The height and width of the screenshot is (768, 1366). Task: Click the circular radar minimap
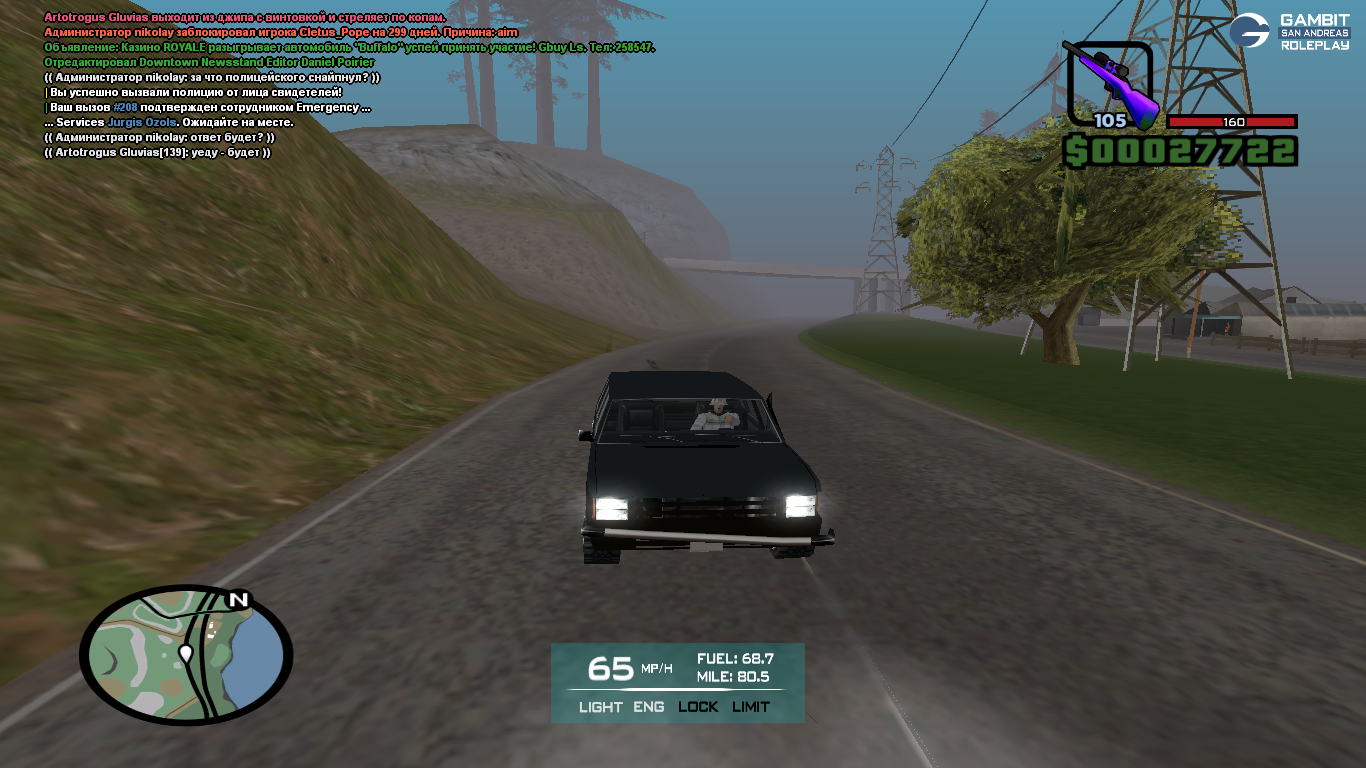point(186,655)
